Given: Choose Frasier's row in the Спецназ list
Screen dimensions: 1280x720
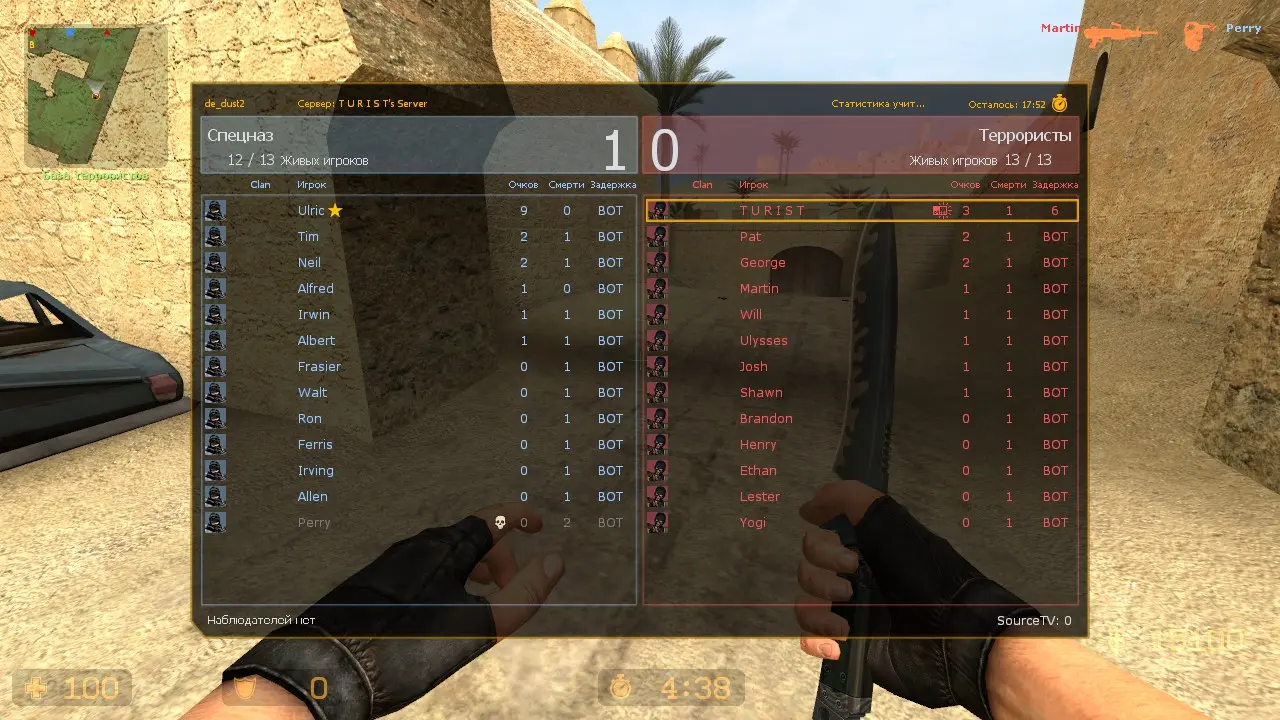Looking at the screenshot, I should [x=418, y=367].
